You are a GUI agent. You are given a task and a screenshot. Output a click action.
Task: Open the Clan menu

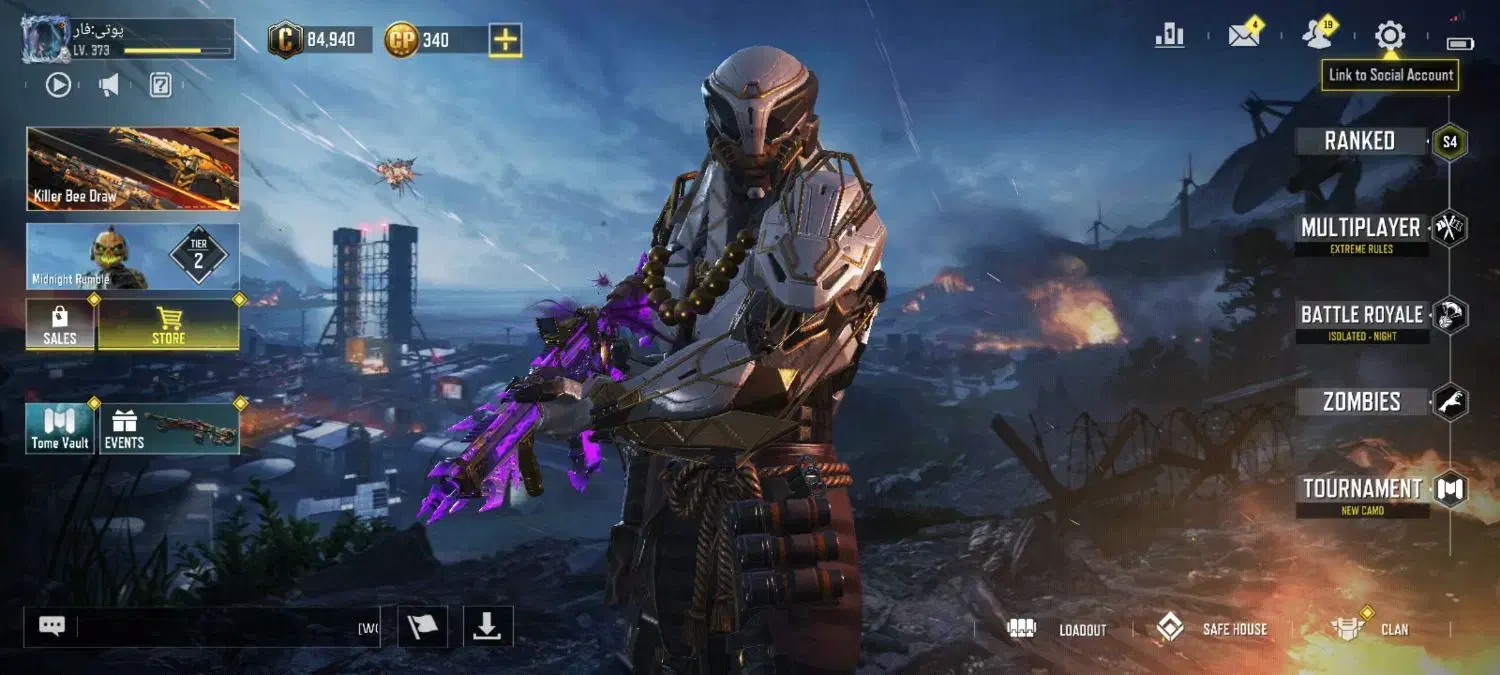pyautogui.click(x=1370, y=629)
